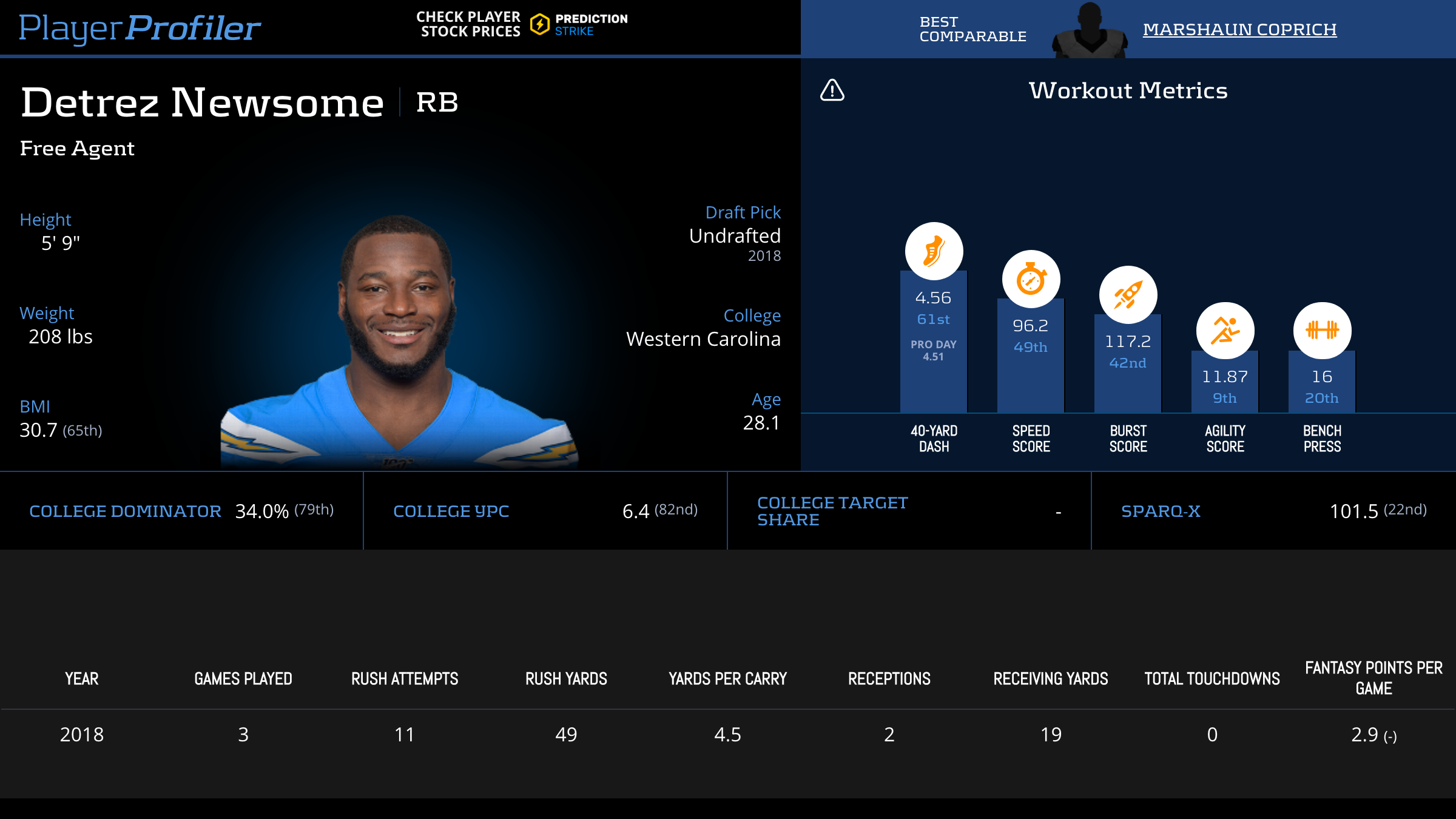Select the Agility Score runner icon
The image size is (1456, 819).
[1225, 331]
